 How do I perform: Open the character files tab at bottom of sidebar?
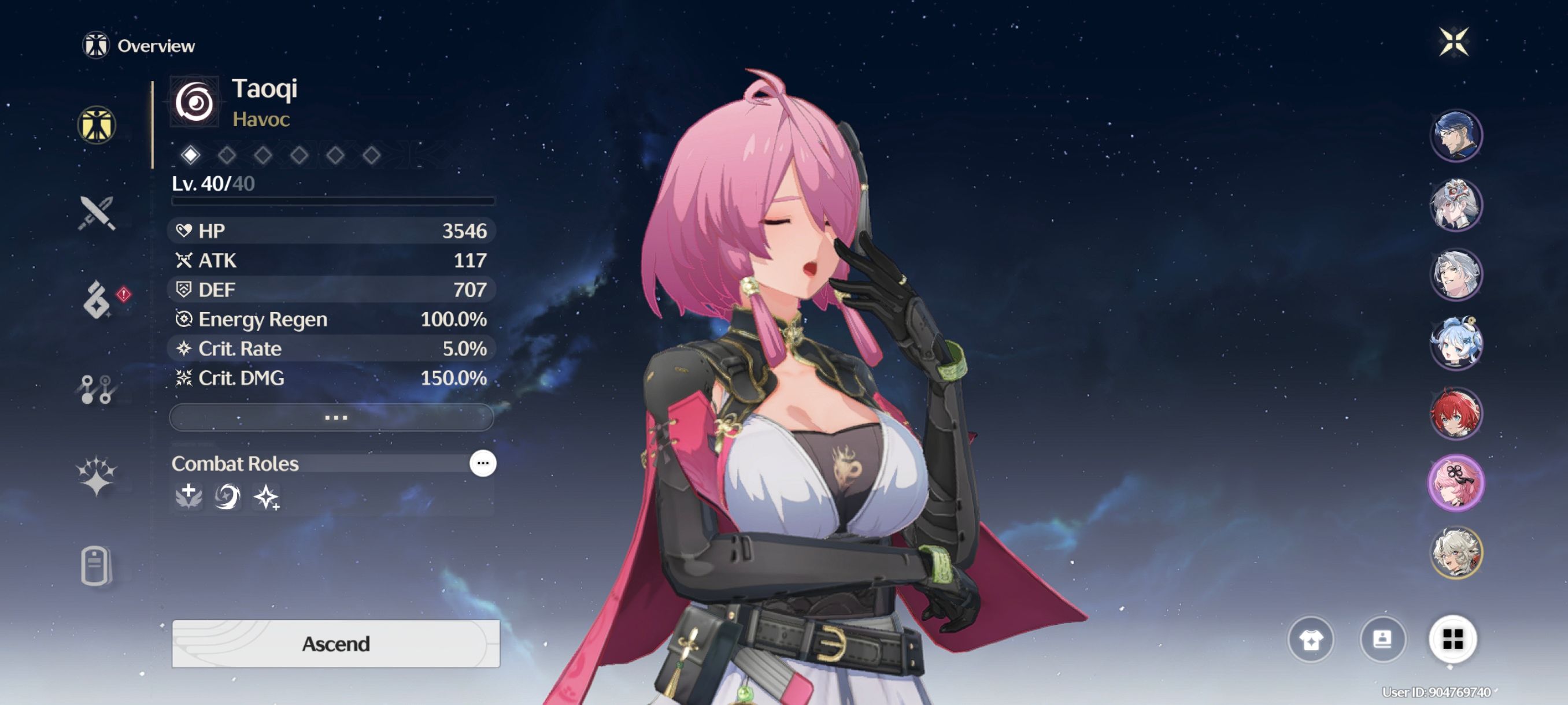tap(95, 566)
